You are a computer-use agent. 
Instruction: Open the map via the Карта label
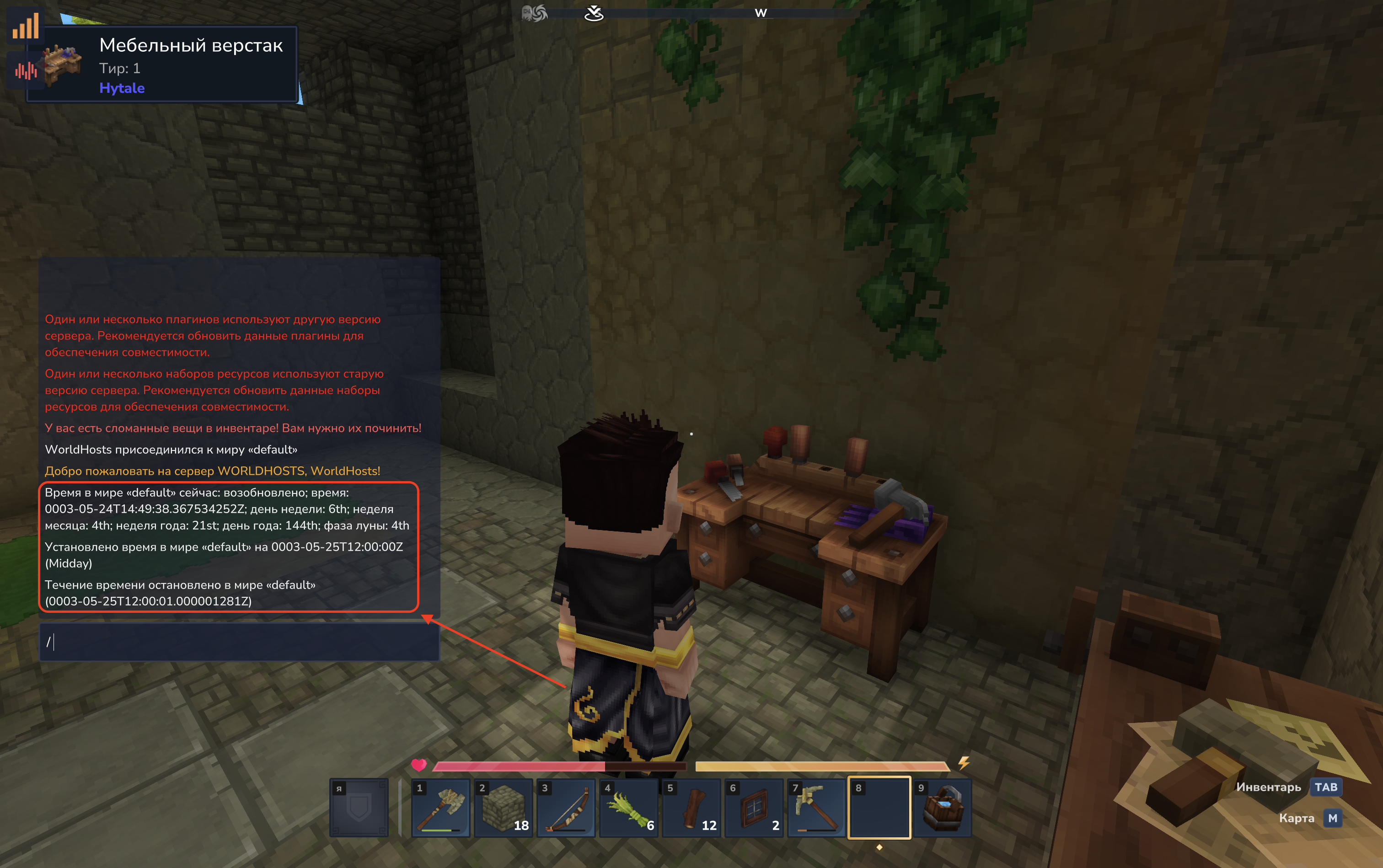(1296, 818)
